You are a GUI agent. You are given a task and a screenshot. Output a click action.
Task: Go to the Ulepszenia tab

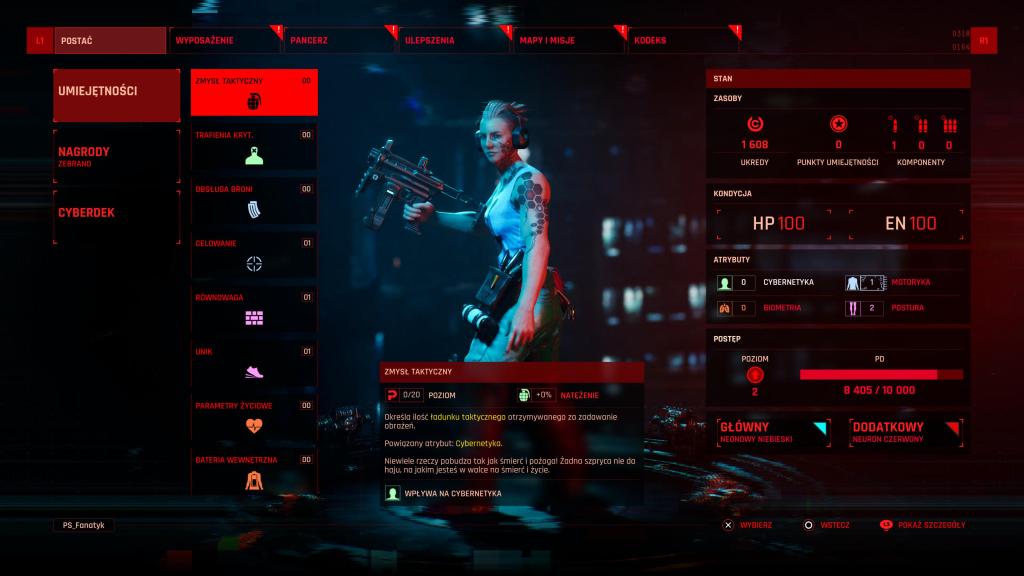(x=452, y=41)
